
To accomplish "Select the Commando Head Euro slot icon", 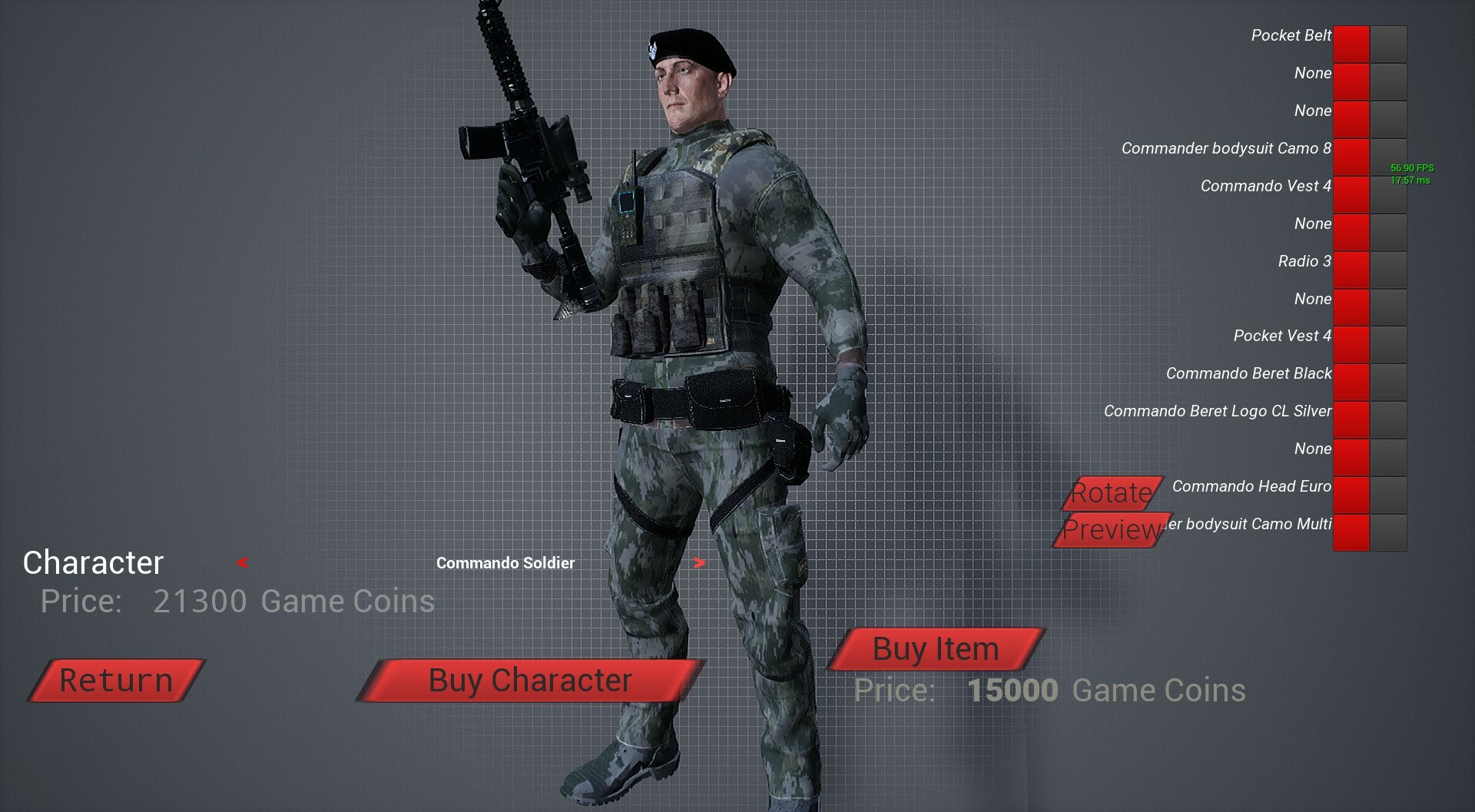I will point(1351,495).
